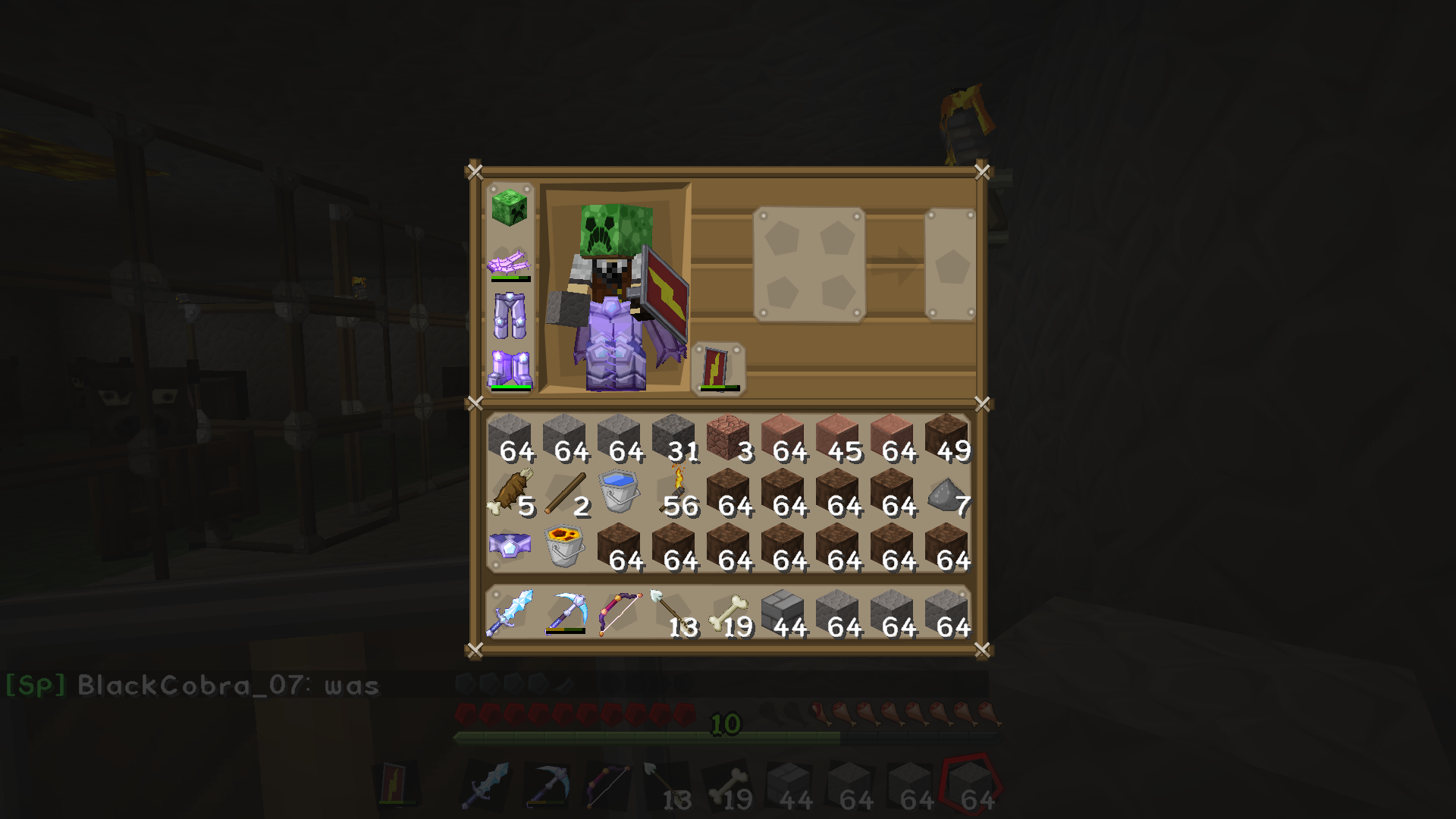Pick up the enchanted bow

click(x=622, y=614)
